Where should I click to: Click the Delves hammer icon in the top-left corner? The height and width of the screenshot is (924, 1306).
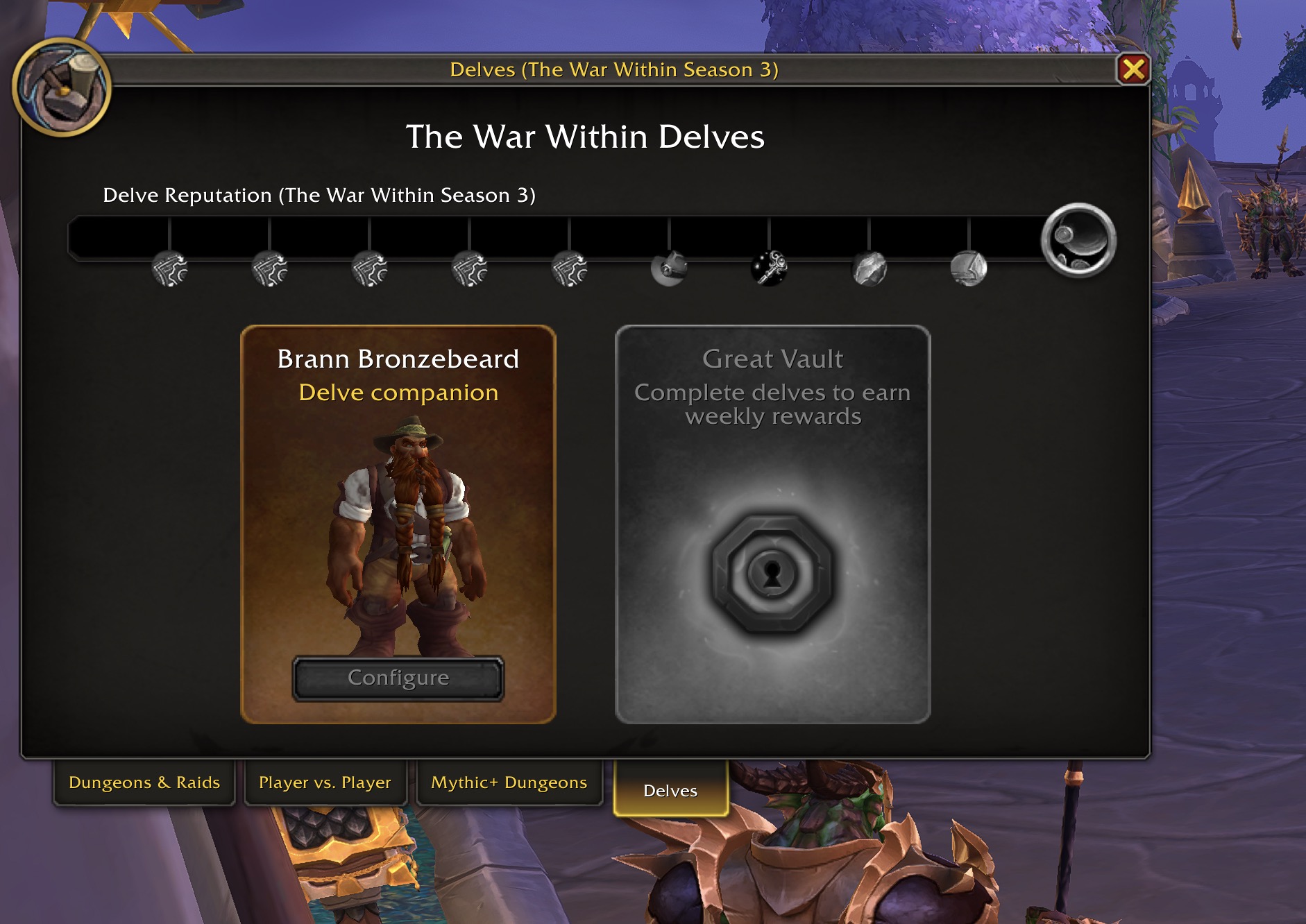(62, 83)
